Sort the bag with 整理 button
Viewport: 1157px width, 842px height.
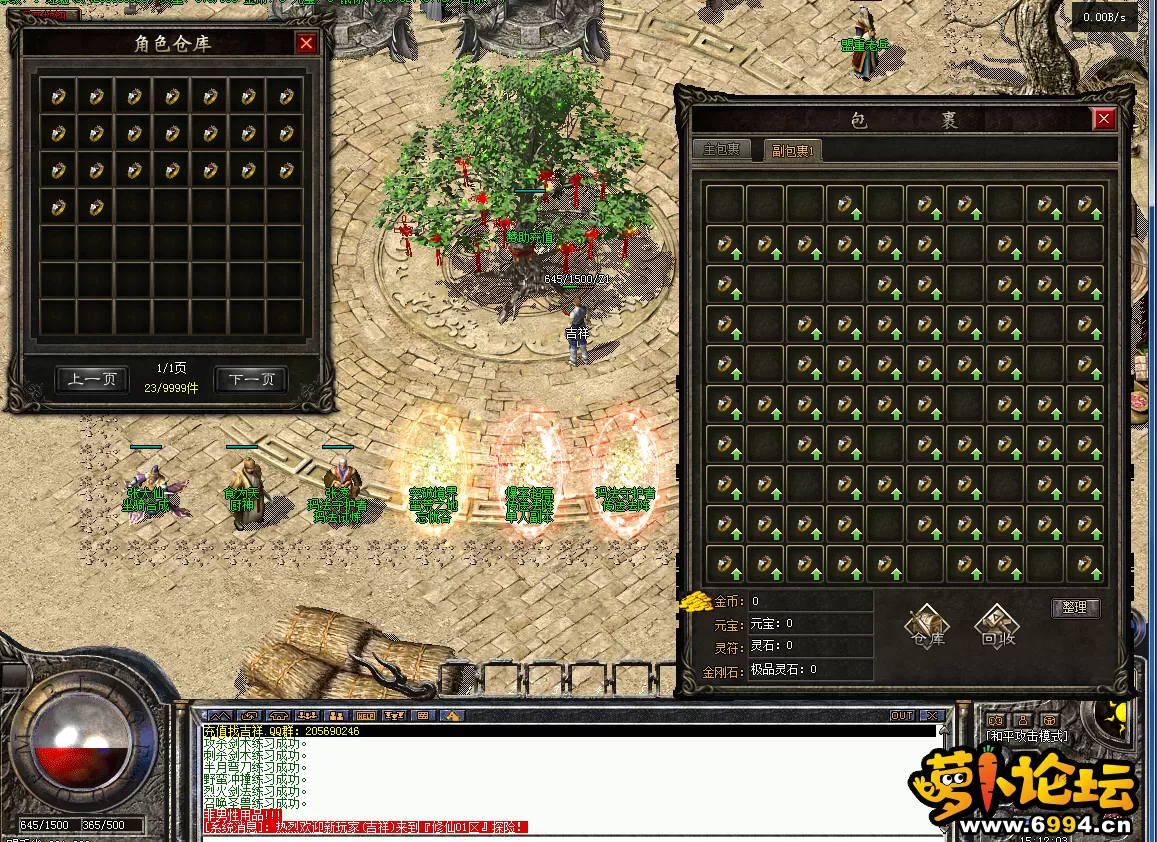1076,608
